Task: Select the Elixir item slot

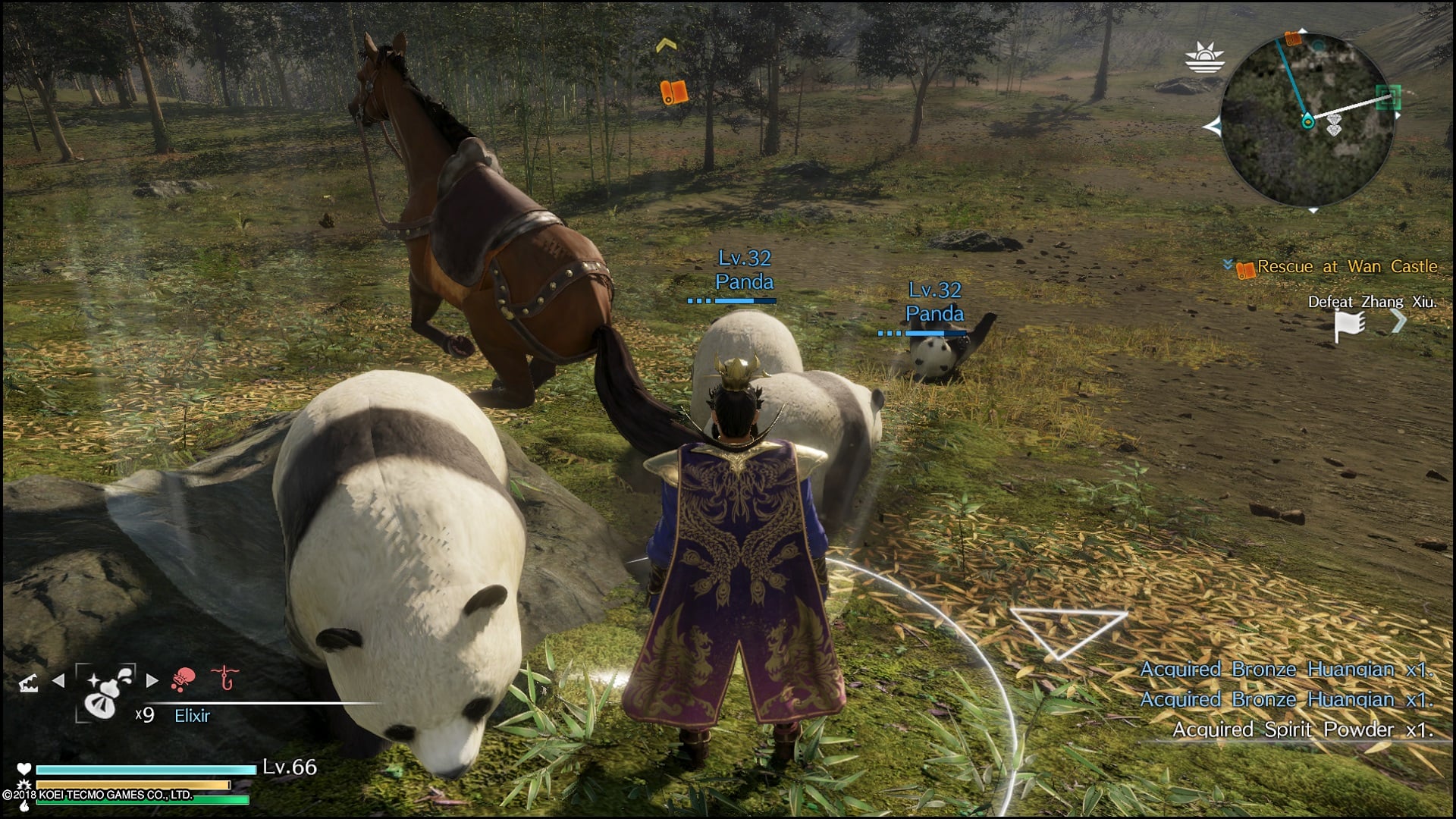Action: click(x=105, y=693)
